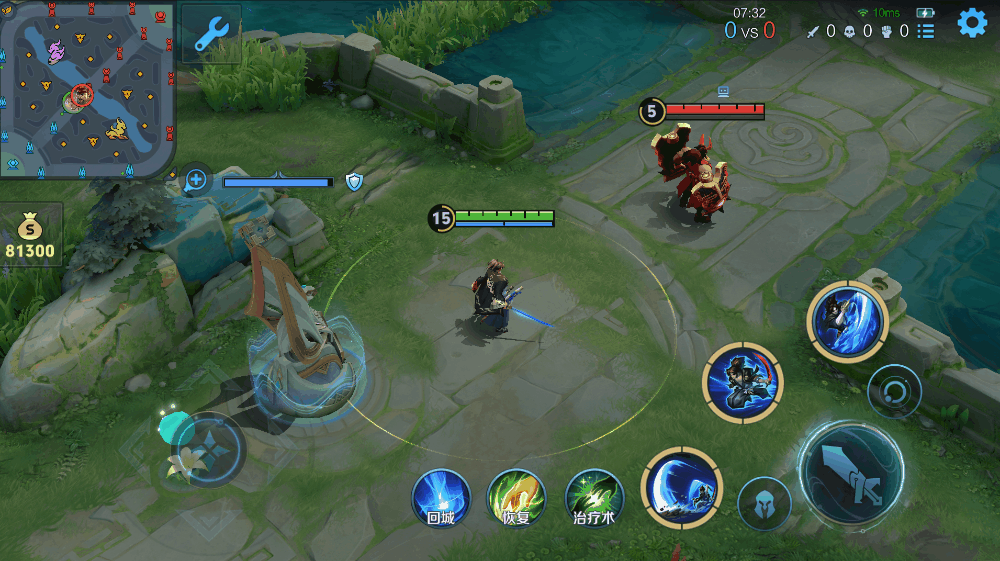Open the shop via gold counter
This screenshot has width=1000, height=561.
point(32,236)
